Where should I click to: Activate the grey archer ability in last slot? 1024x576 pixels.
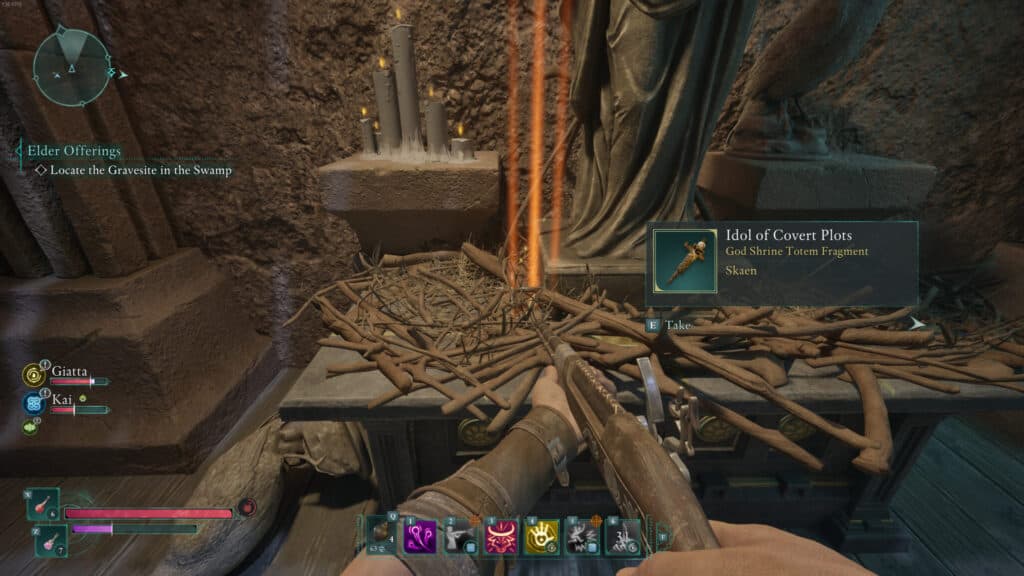coord(624,535)
